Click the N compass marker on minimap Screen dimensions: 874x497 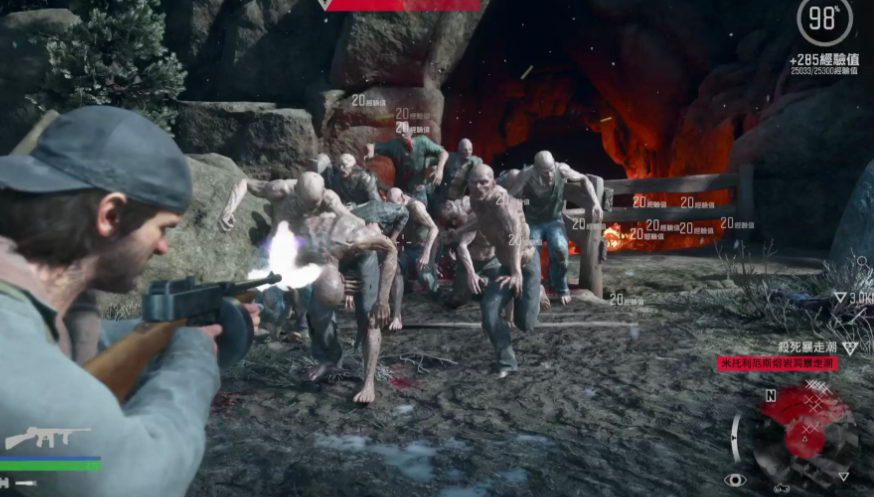click(x=770, y=394)
